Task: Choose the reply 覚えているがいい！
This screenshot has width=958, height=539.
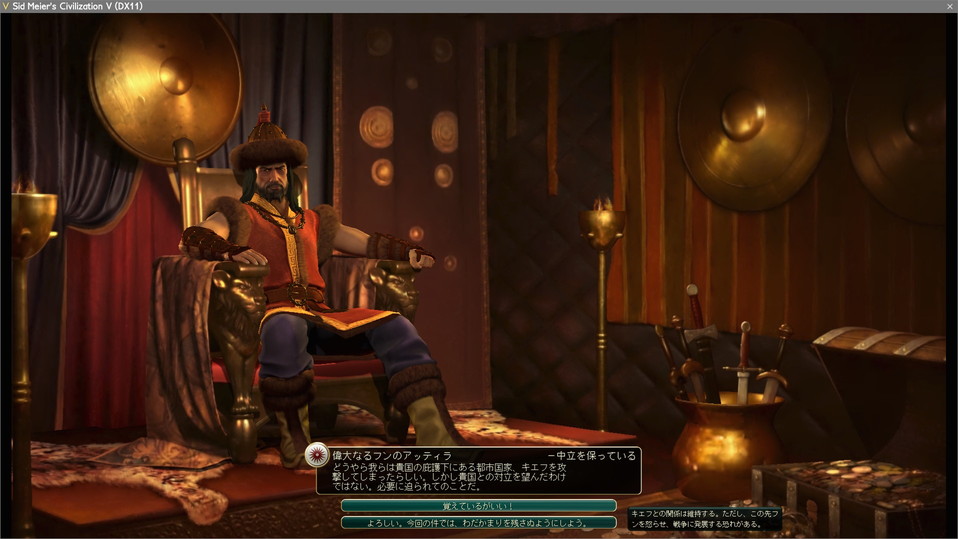Action: tap(478, 506)
